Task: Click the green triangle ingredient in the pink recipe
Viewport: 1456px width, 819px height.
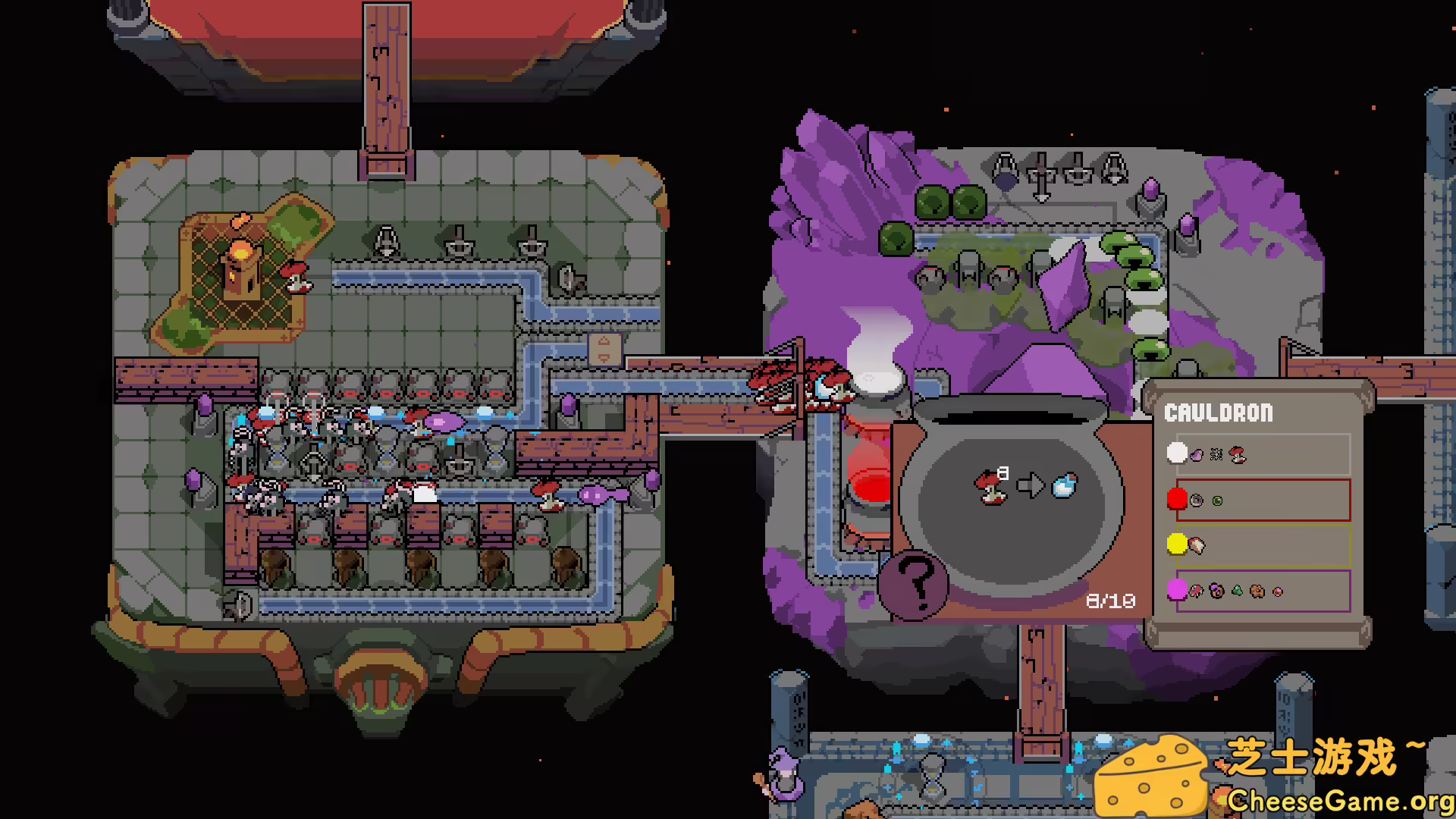Action: tap(1237, 590)
